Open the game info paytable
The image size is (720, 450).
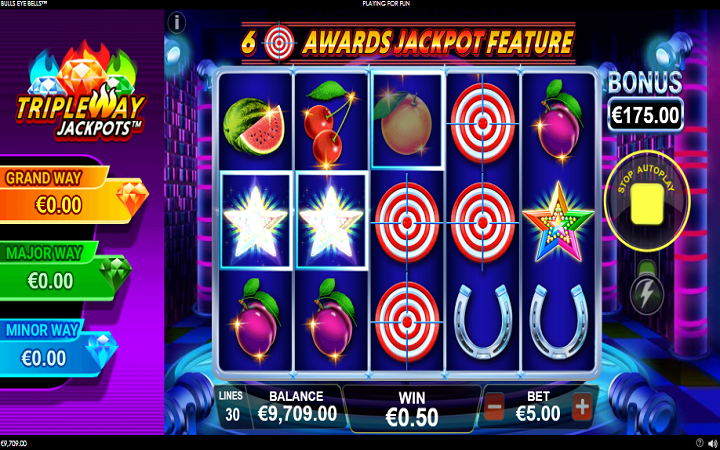coord(178,21)
